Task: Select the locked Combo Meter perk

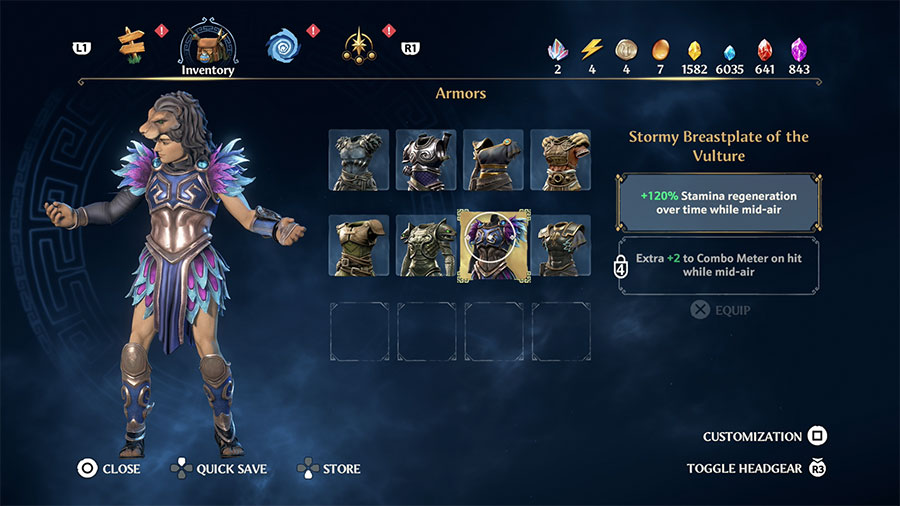Action: (718, 265)
